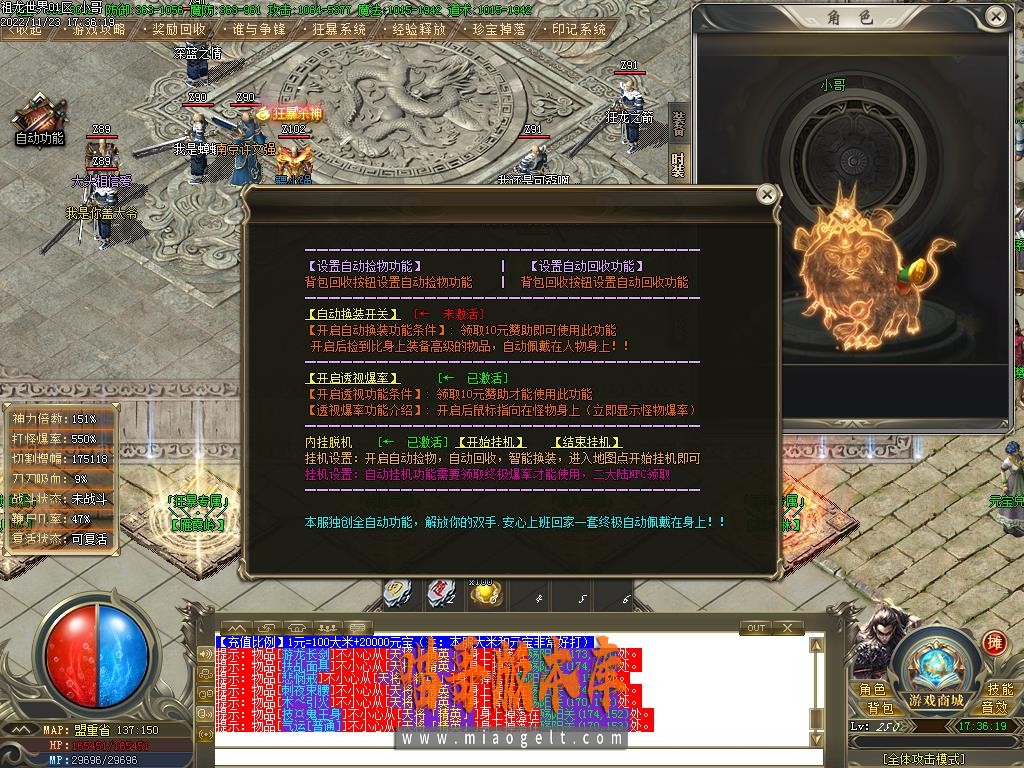This screenshot has width=1024, height=768.
Task: Open the 印记系统 menu
Action: (579, 30)
